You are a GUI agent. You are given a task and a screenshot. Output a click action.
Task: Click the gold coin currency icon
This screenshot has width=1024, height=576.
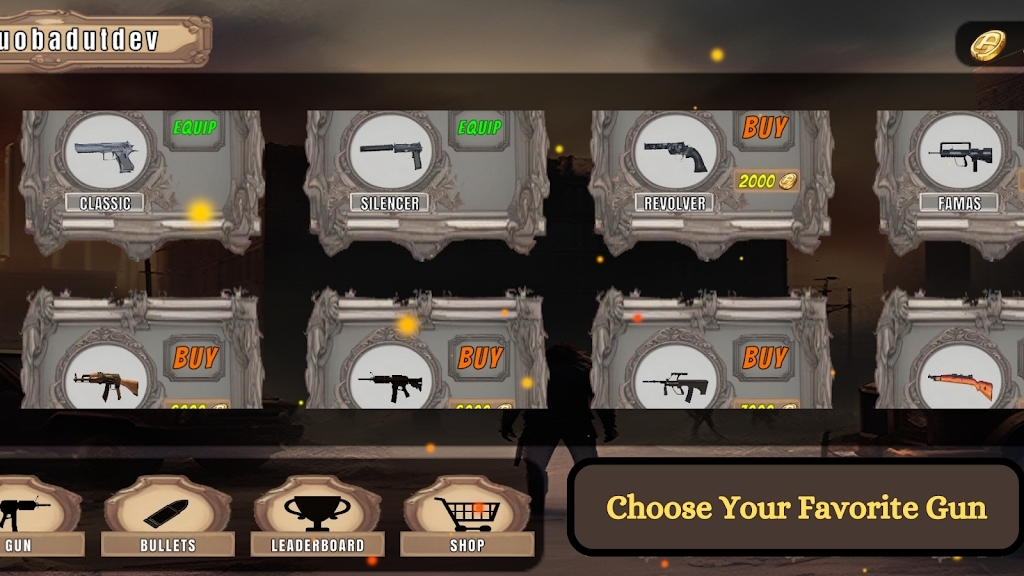tap(988, 45)
